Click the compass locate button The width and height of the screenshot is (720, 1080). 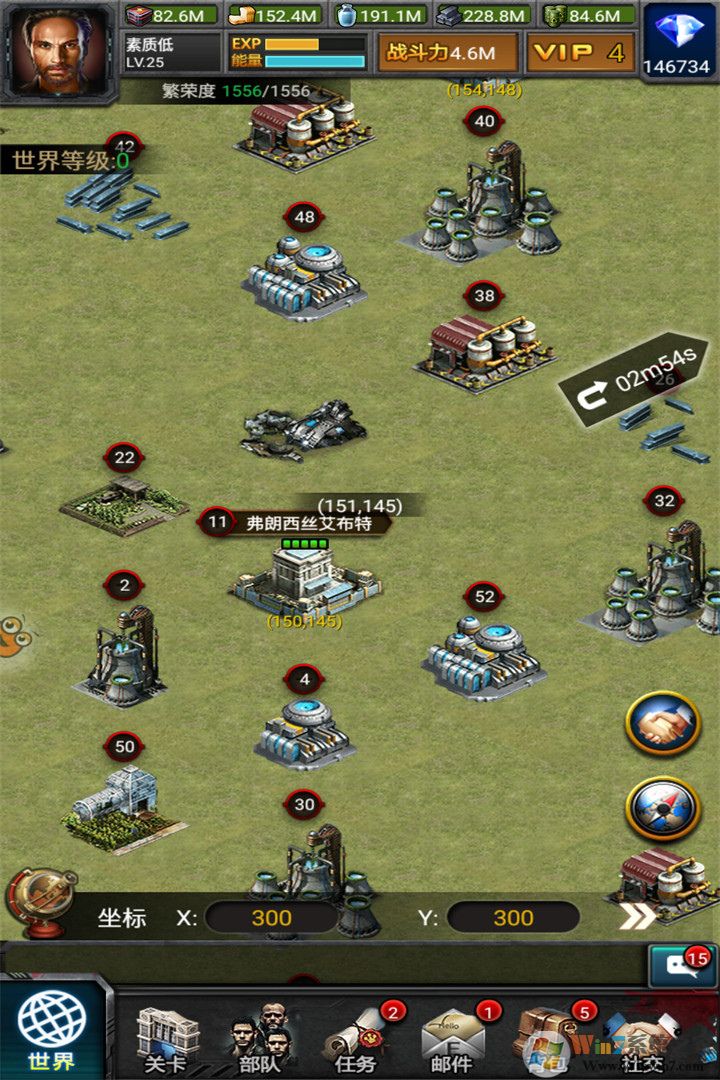(662, 808)
